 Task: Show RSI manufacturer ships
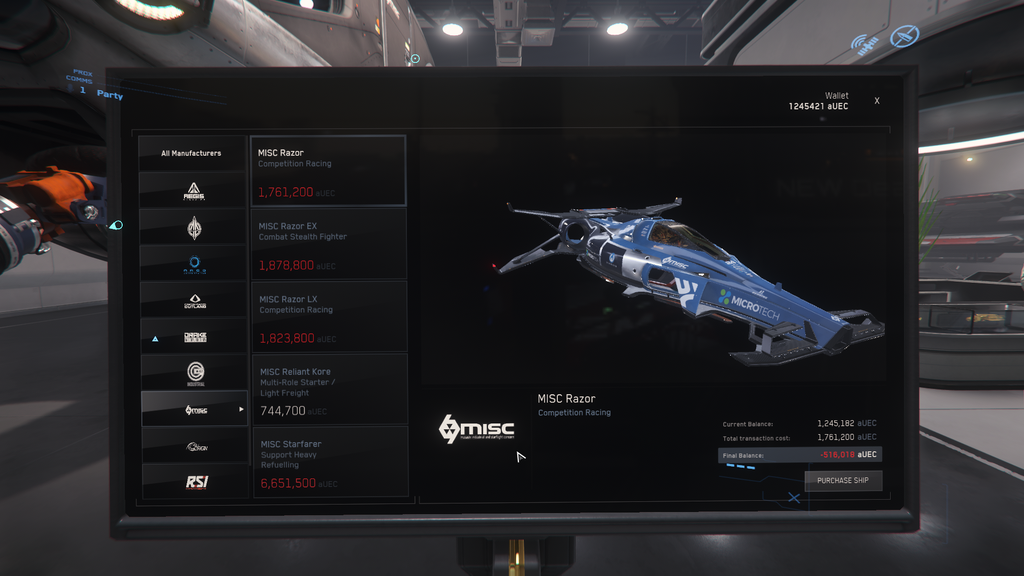coord(194,482)
